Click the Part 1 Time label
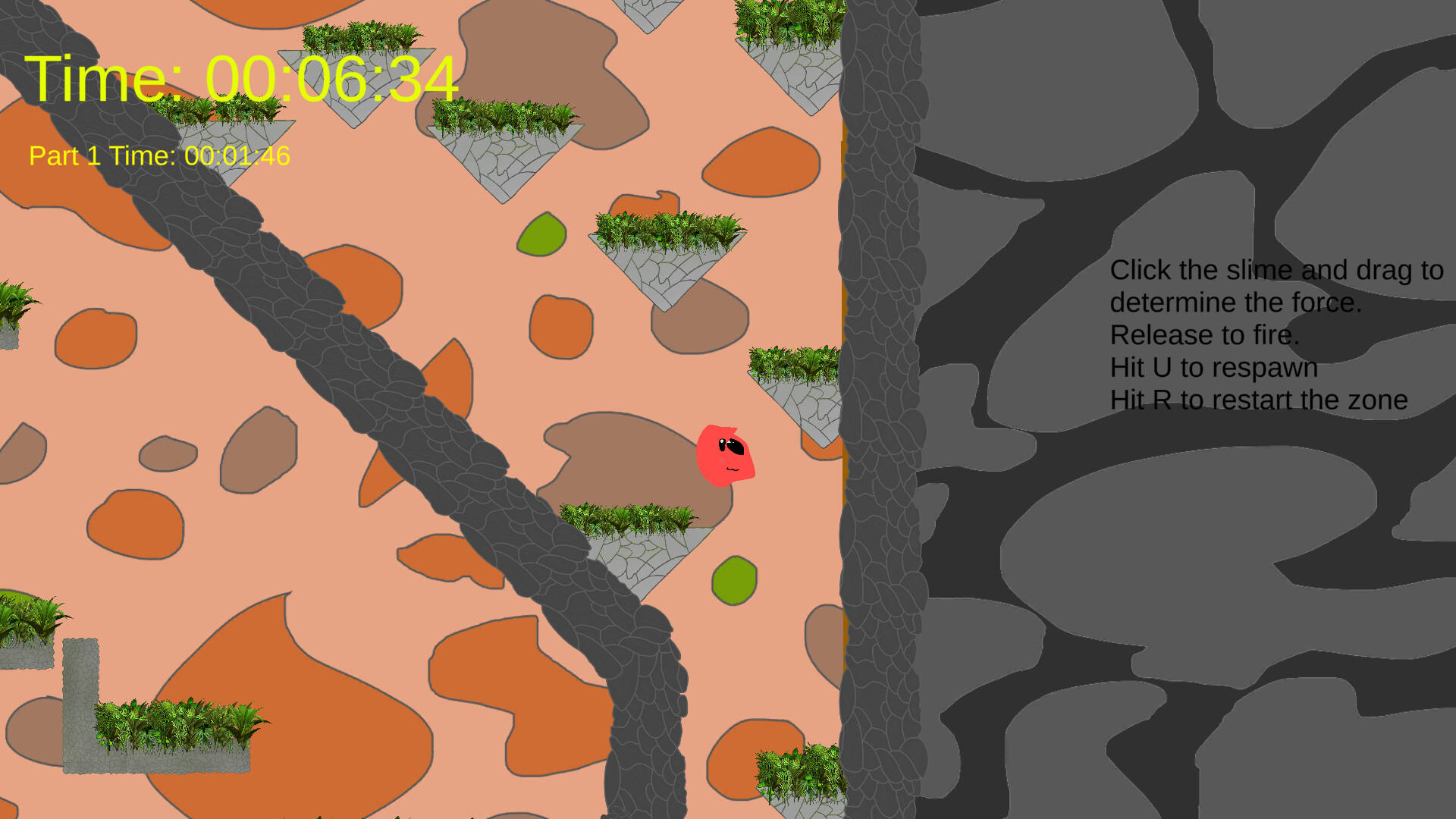The height and width of the screenshot is (819, 1456). point(159,156)
